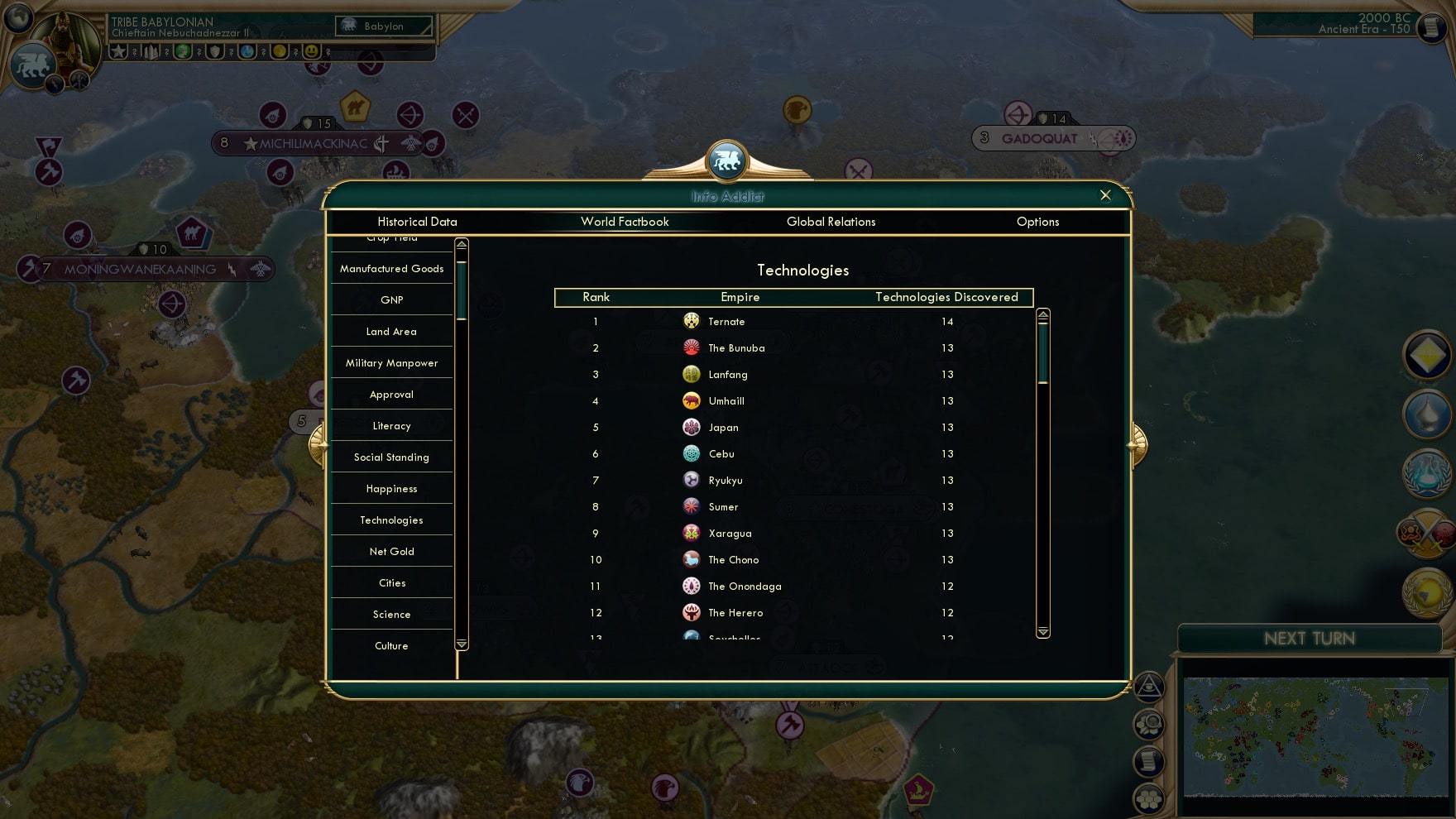This screenshot has height=819, width=1456.
Task: Switch to the Global Relations tab
Action: click(x=831, y=222)
